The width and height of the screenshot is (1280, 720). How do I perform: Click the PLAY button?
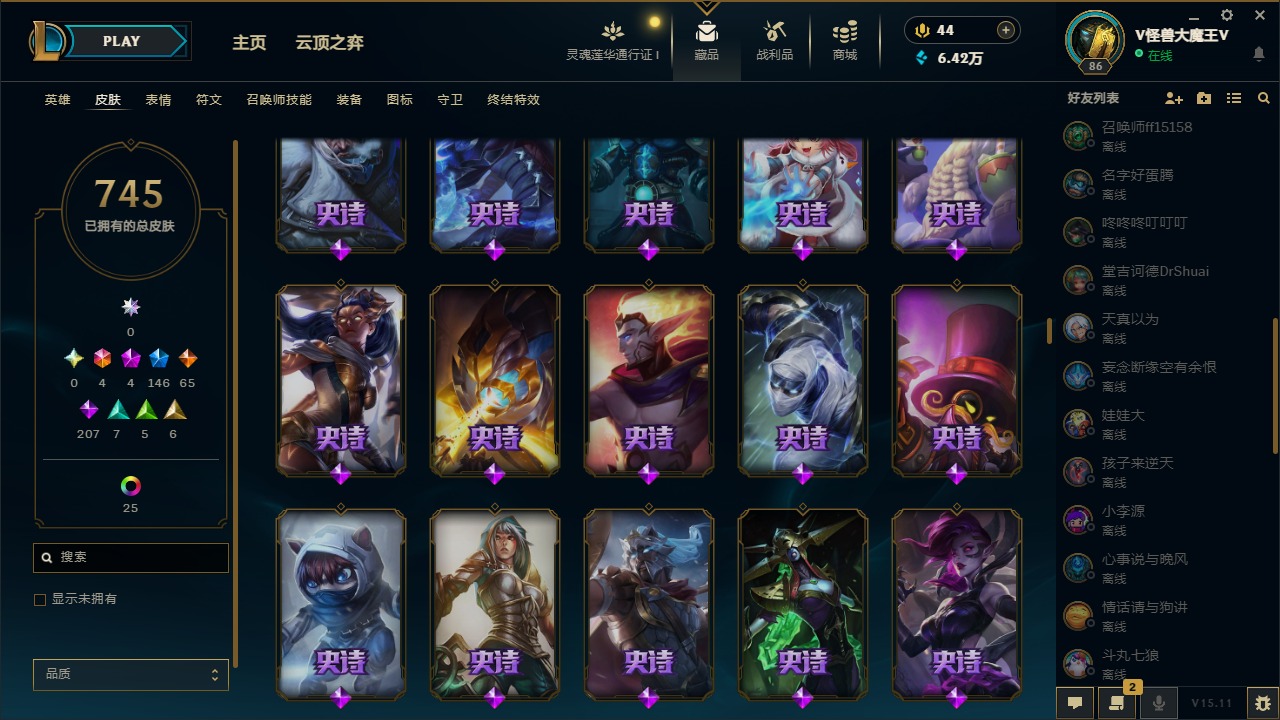point(121,41)
